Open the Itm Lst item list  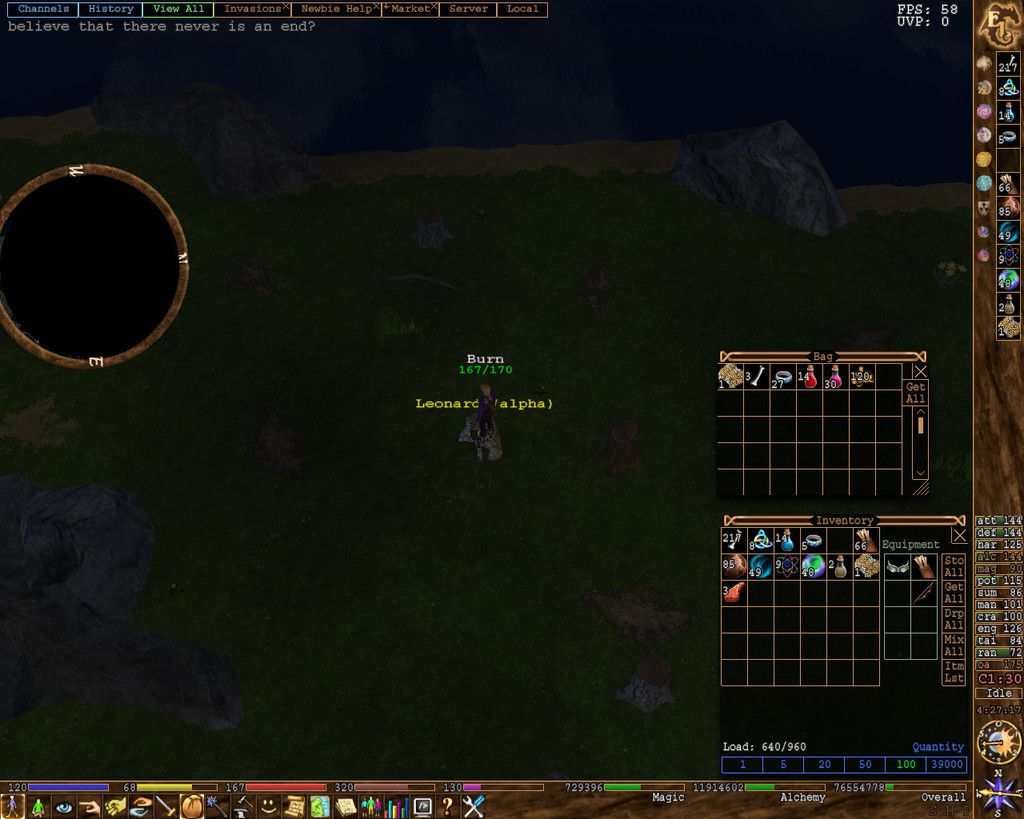(954, 672)
